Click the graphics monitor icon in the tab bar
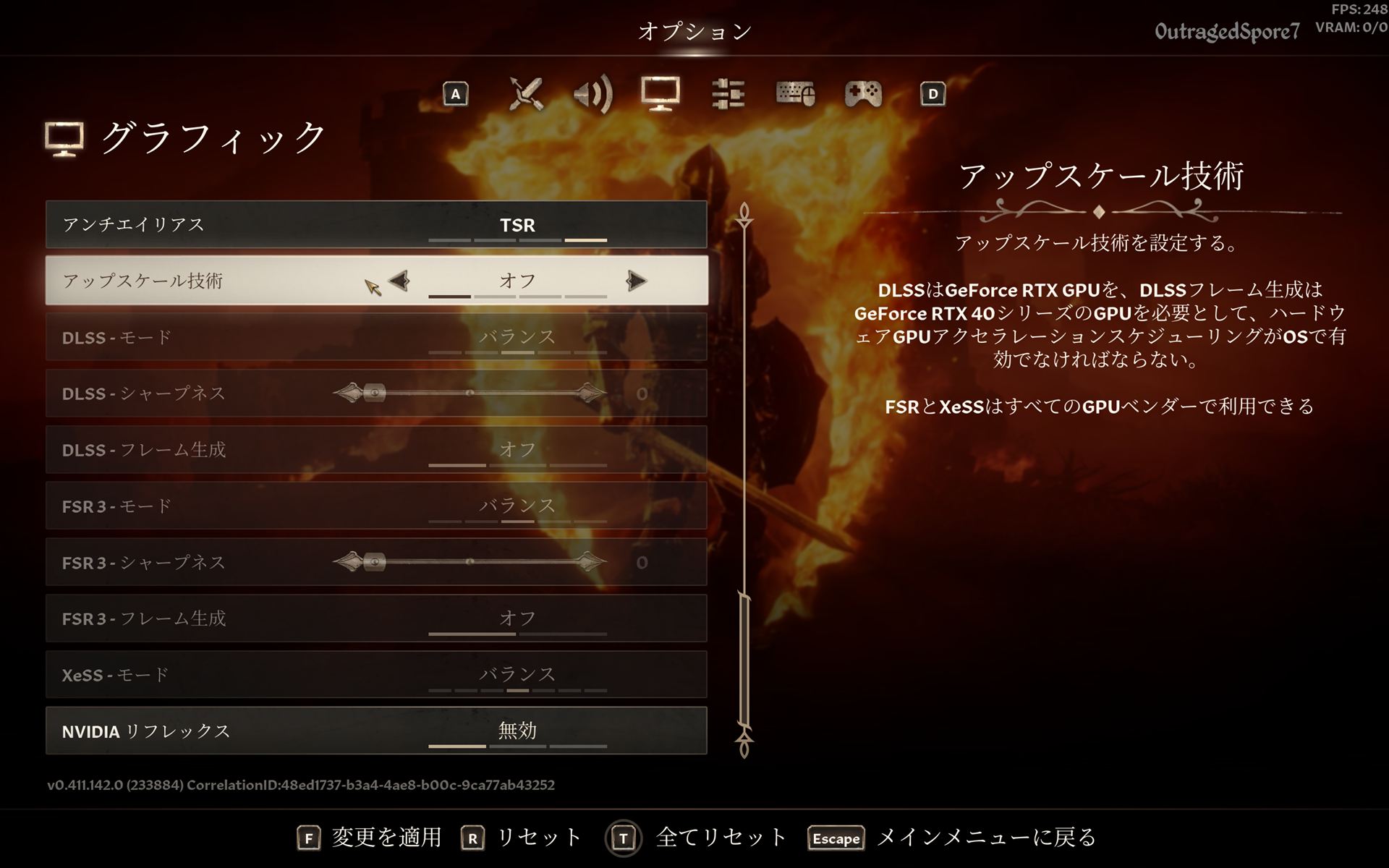Screen dimensions: 1389x868 pyautogui.click(x=661, y=94)
